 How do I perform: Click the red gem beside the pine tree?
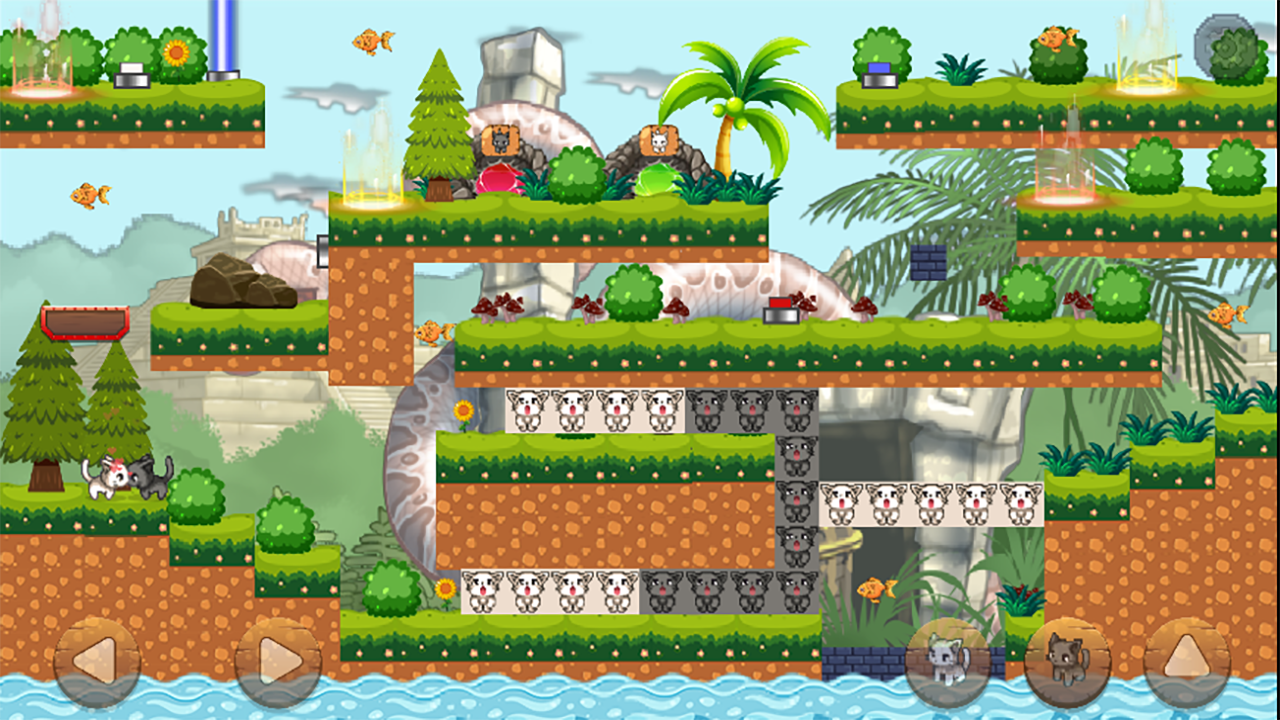[x=497, y=180]
